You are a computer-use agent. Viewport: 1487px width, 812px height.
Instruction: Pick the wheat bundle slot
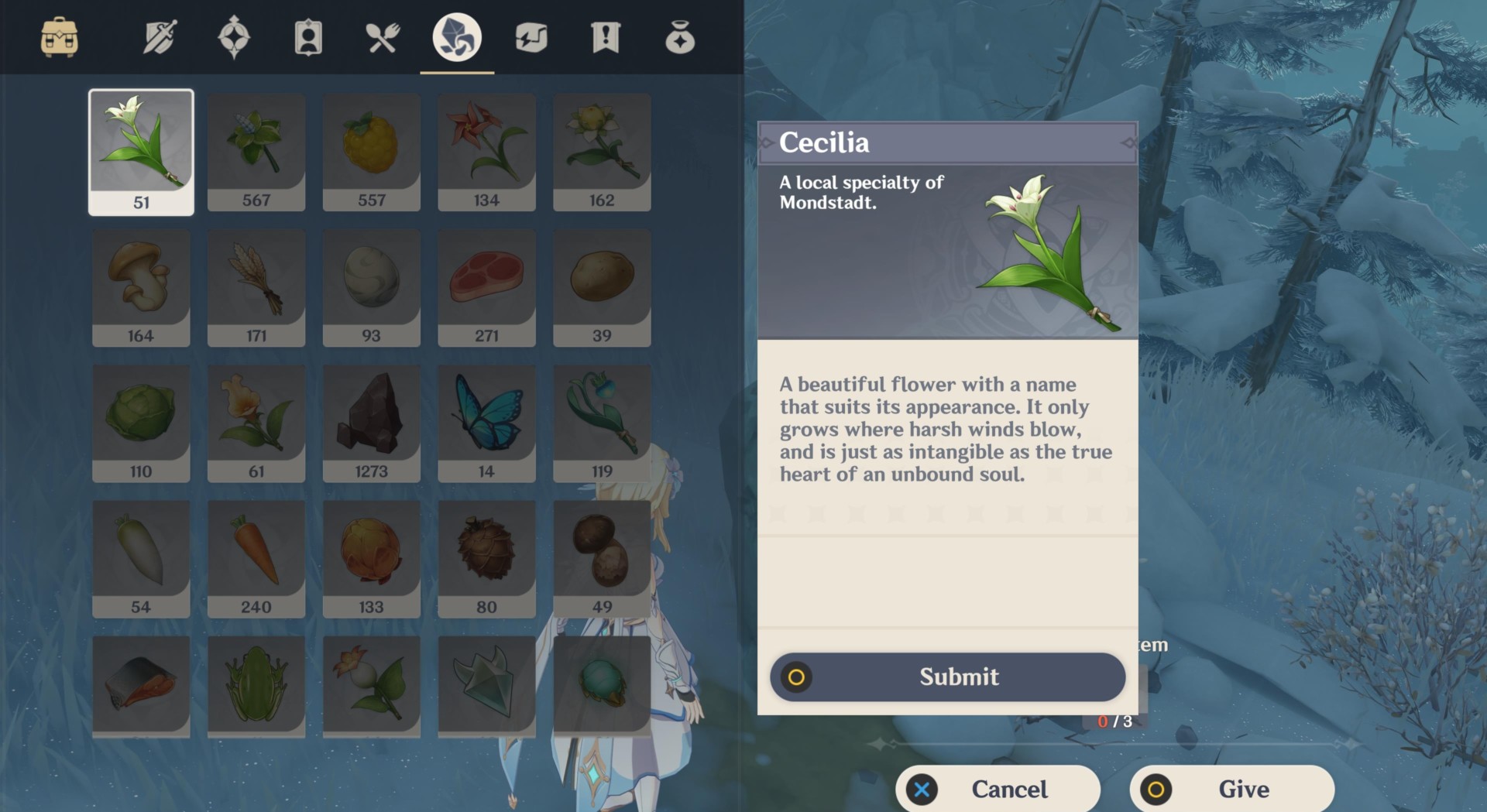tap(256, 288)
